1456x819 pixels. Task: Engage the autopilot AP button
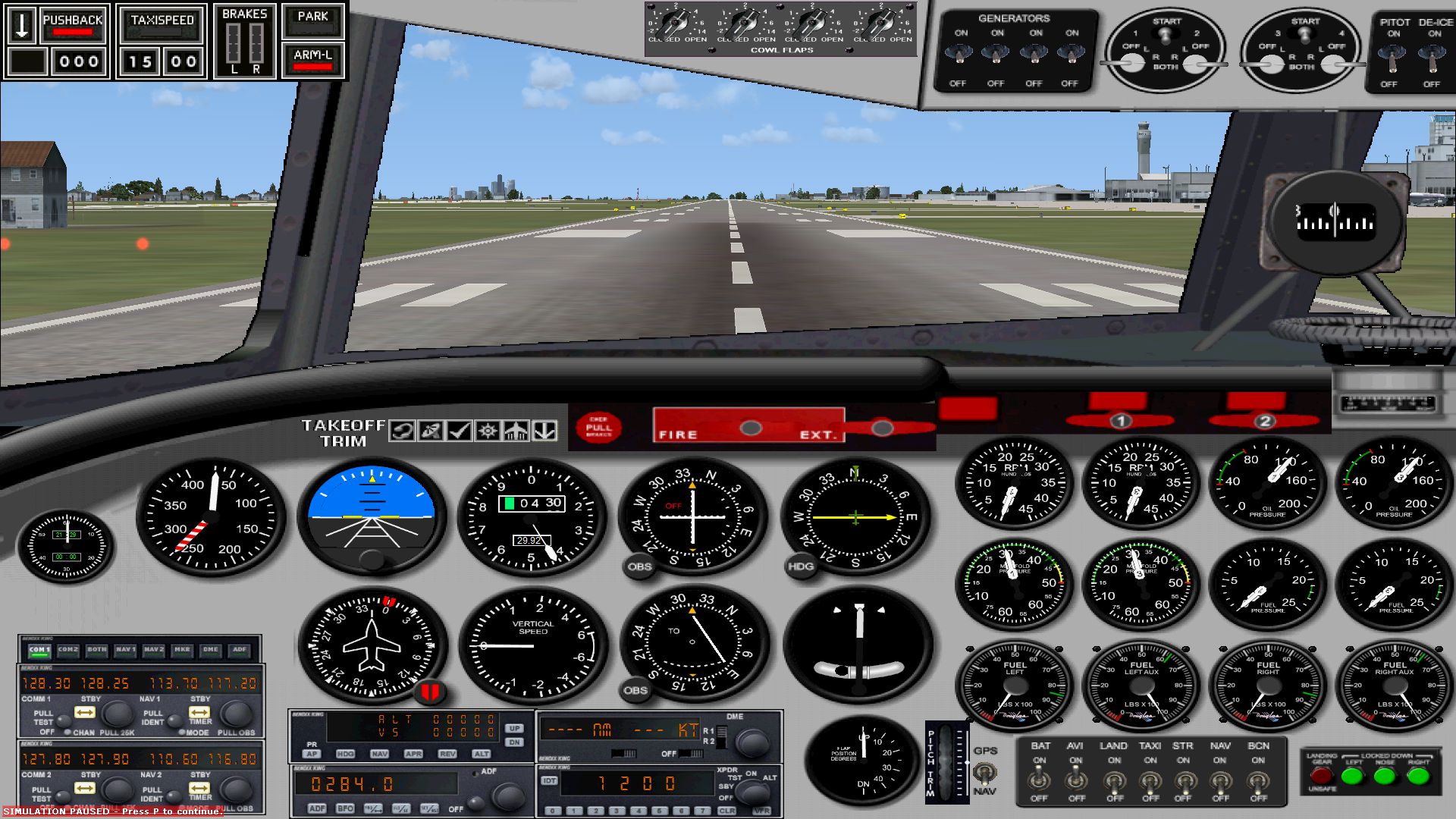coord(312,754)
